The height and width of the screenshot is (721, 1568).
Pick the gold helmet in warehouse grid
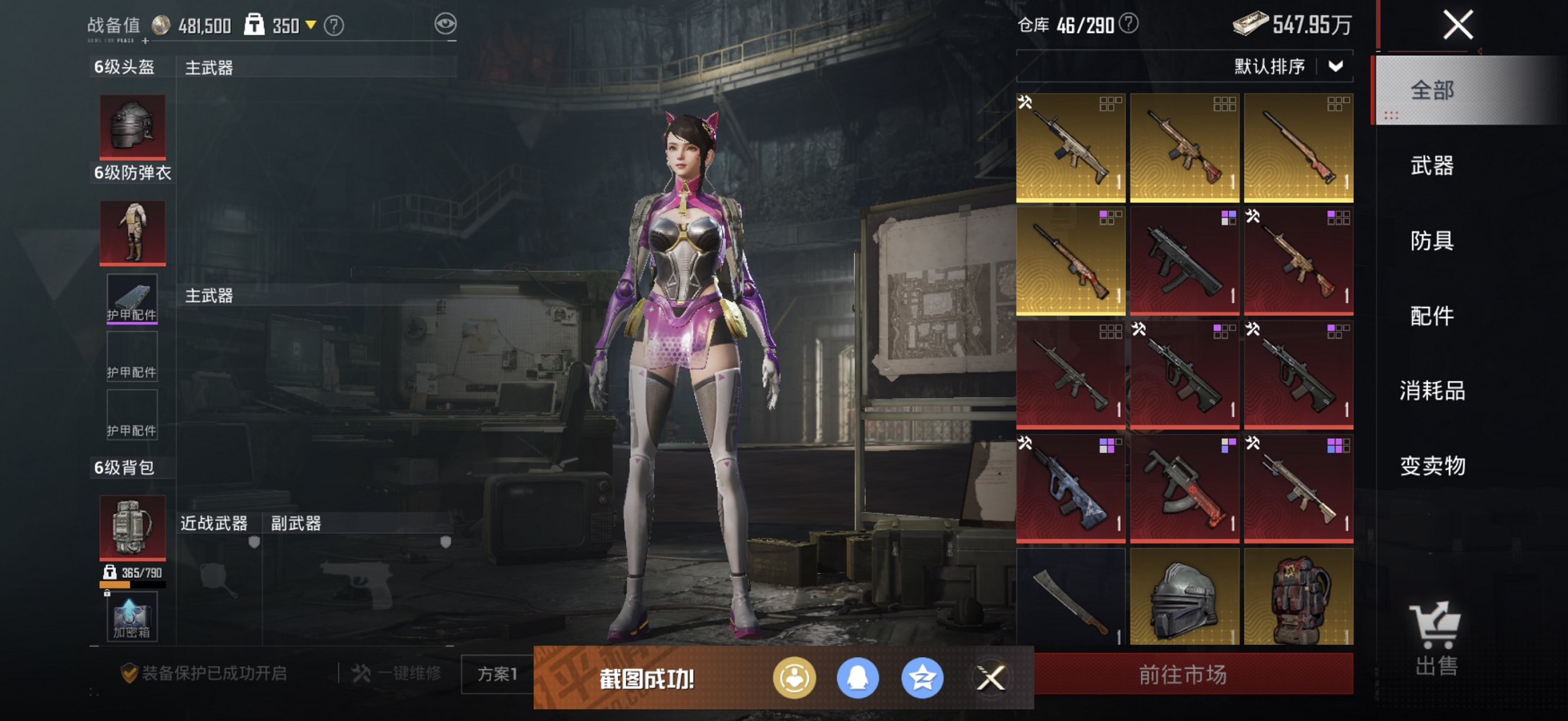[1185, 598]
